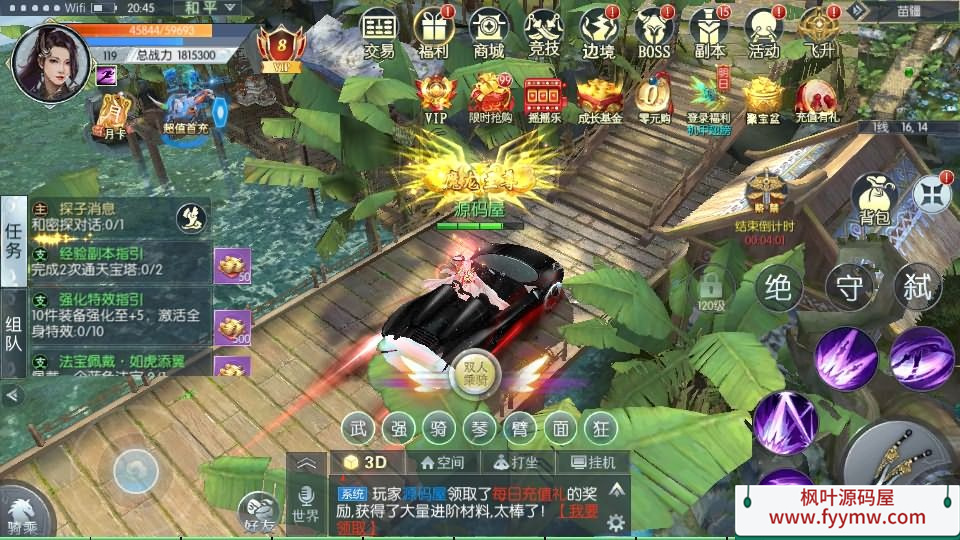Toggle the 挂机 auto-battle button
This screenshot has height=540, width=960.
[x=594, y=463]
